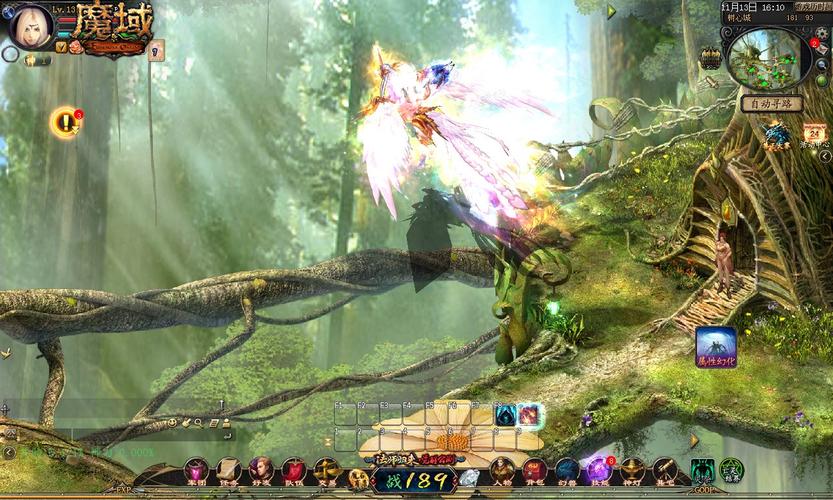Open the circular minimap

tap(765, 55)
